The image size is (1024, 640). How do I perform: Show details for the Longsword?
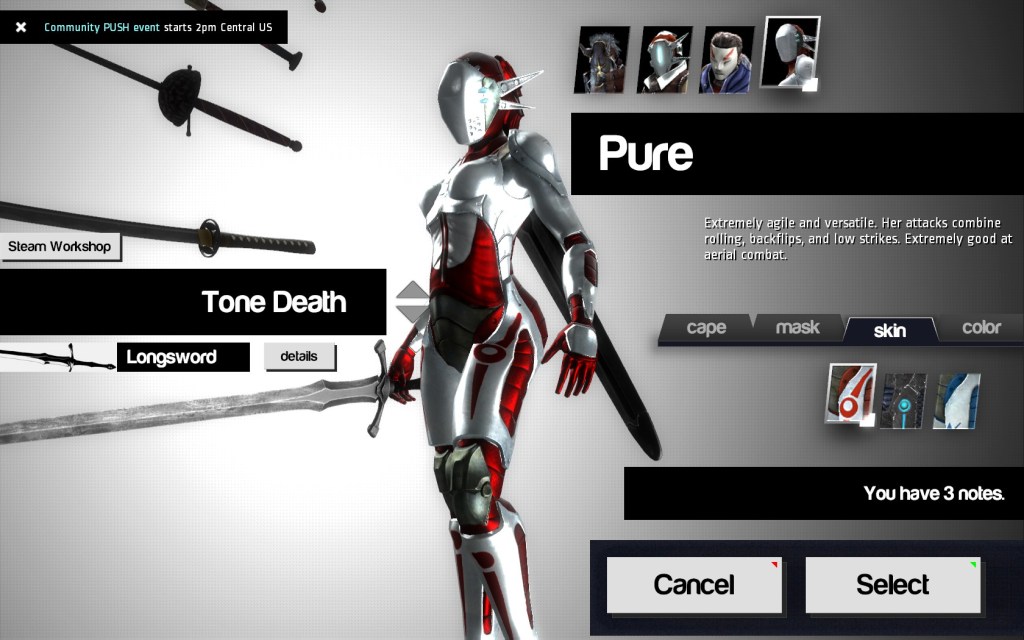[x=299, y=356]
